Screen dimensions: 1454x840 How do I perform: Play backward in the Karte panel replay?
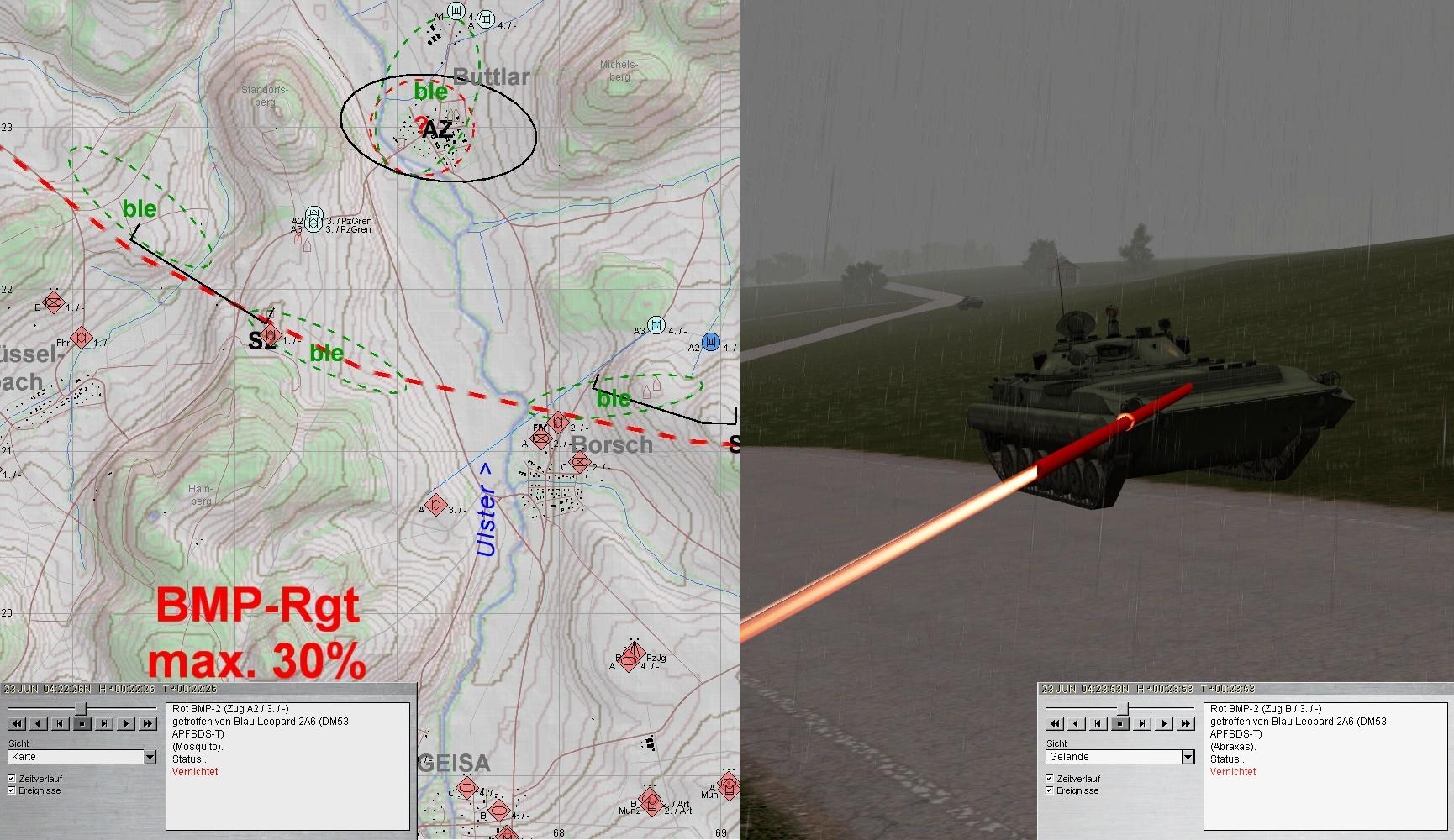click(x=39, y=723)
